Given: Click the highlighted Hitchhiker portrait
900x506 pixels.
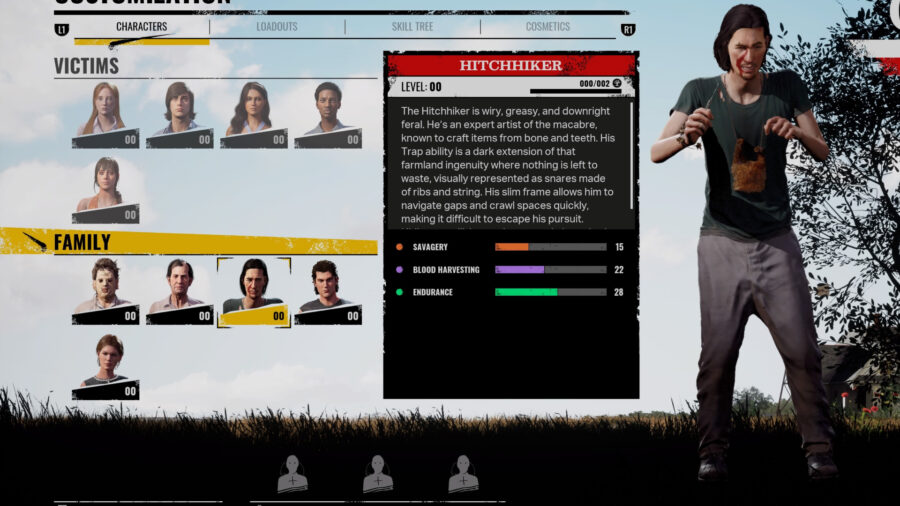Looking at the screenshot, I should pyautogui.click(x=253, y=291).
